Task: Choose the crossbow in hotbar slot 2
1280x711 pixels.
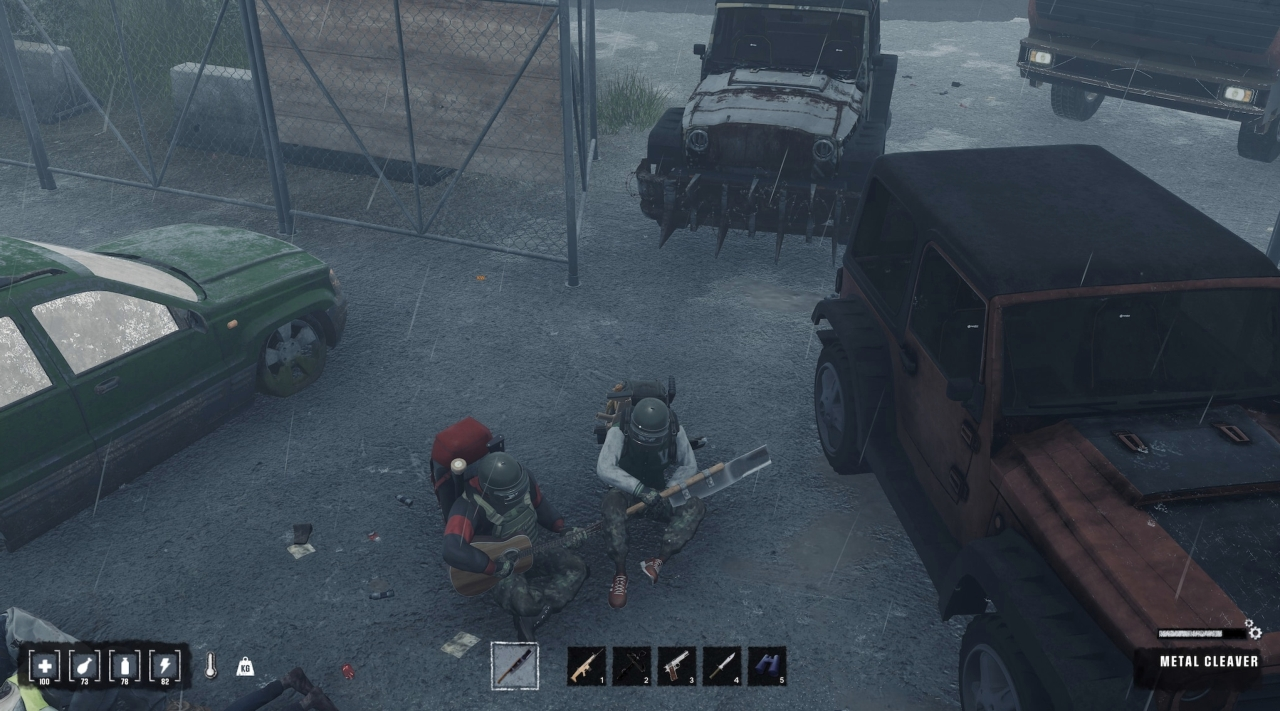Action: click(631, 666)
